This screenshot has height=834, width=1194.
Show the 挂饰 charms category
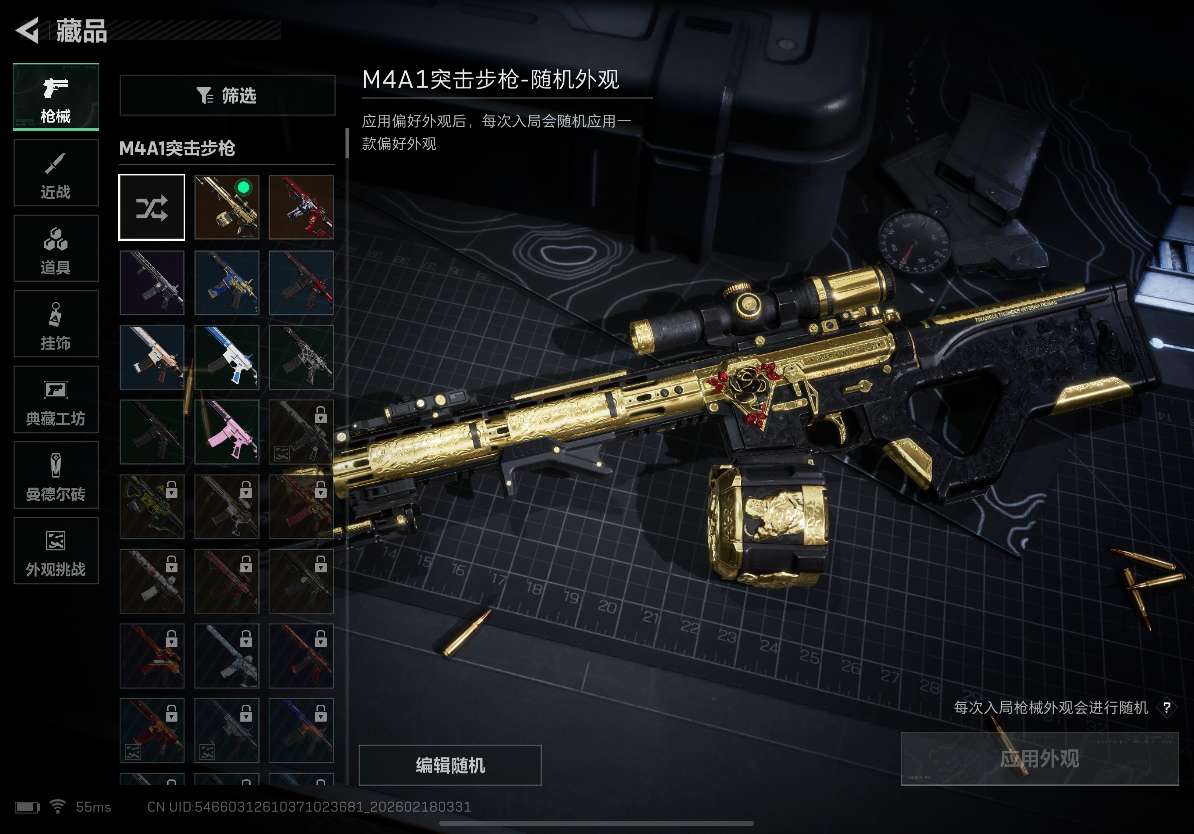coord(56,324)
